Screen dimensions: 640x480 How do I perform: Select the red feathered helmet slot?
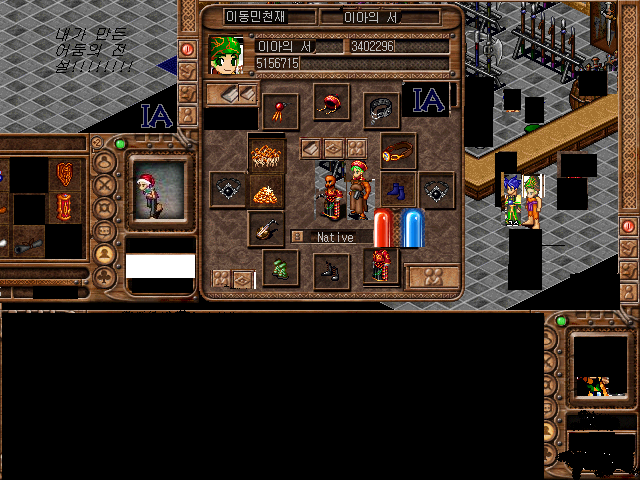[x=330, y=102]
